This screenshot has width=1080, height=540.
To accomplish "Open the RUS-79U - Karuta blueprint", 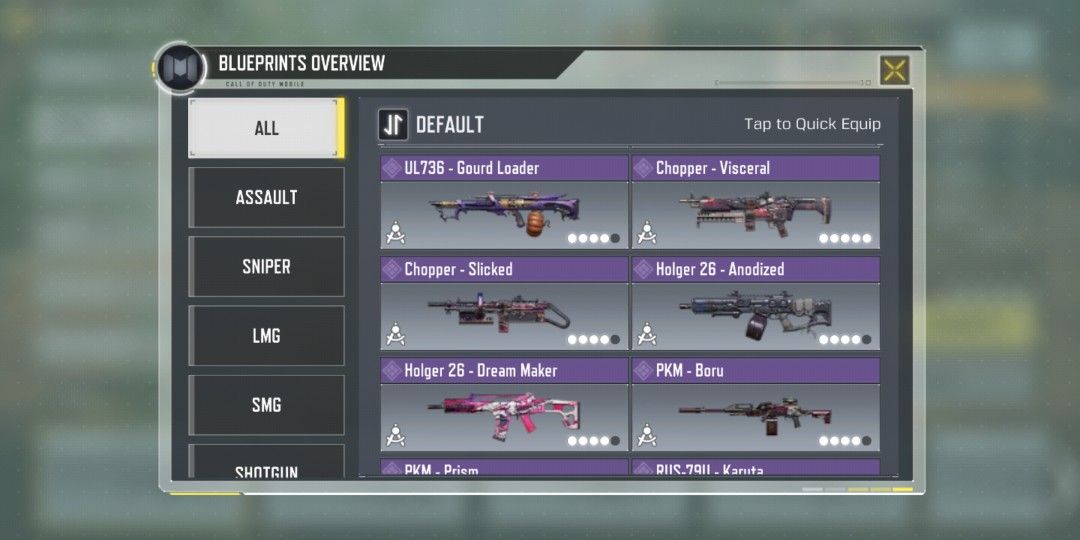I will [x=755, y=468].
